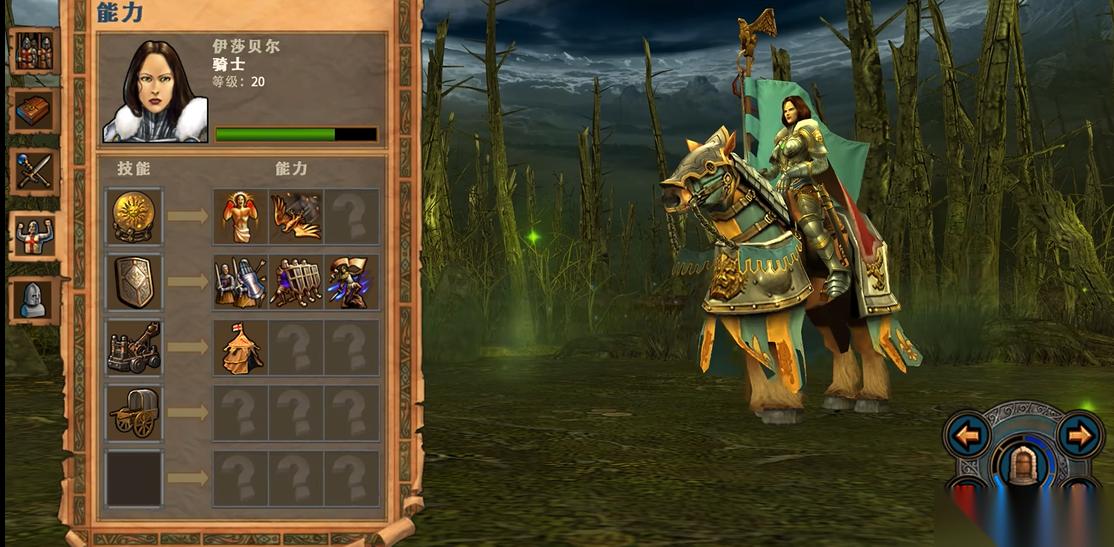Inspect the soldiers behind shield wall ability

(297, 282)
